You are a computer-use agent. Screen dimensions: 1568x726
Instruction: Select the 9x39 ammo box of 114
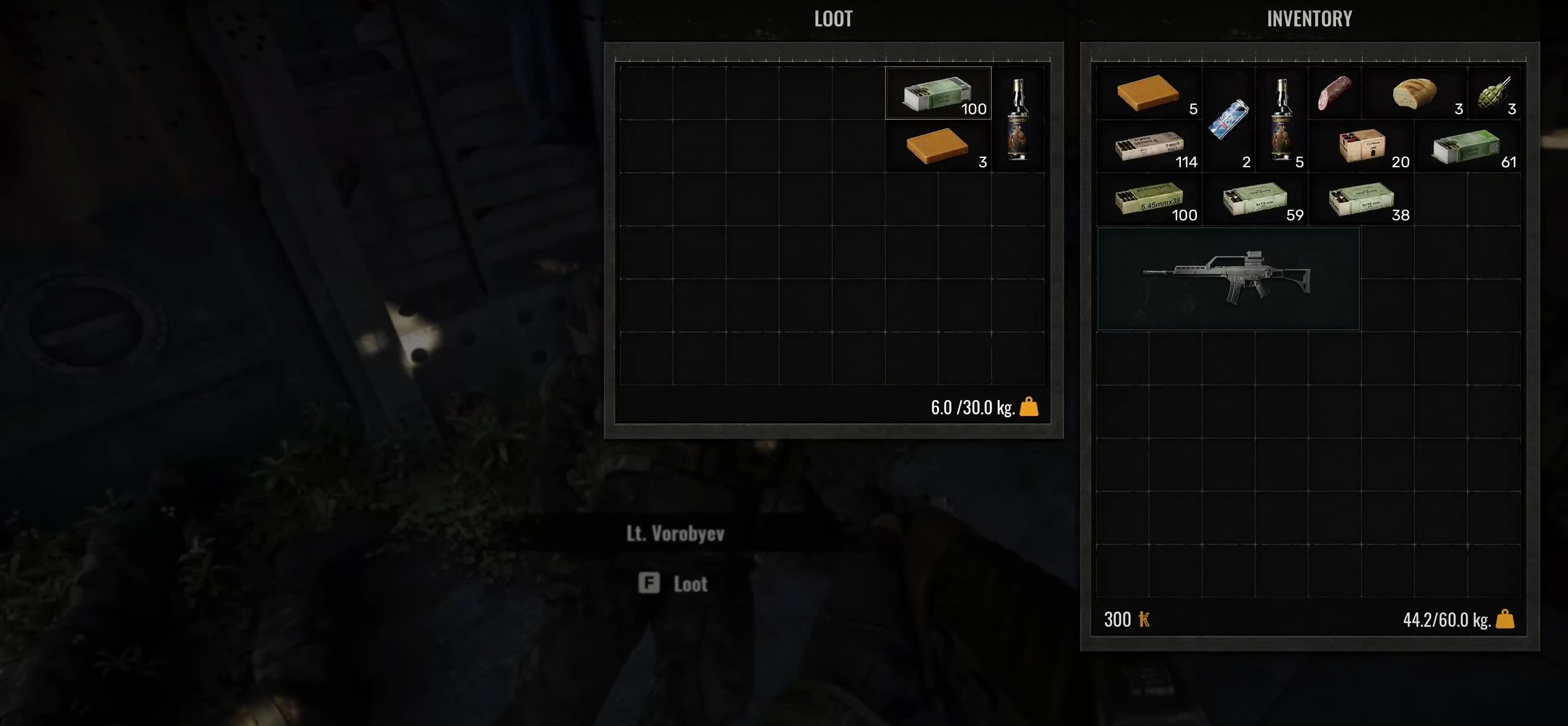[x=1149, y=146]
